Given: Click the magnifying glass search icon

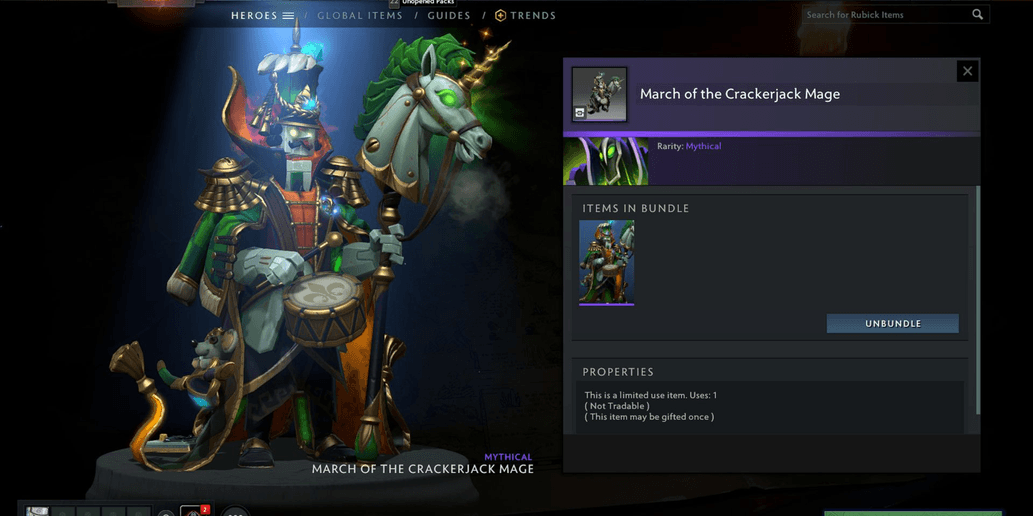Looking at the screenshot, I should pyautogui.click(x=978, y=15).
